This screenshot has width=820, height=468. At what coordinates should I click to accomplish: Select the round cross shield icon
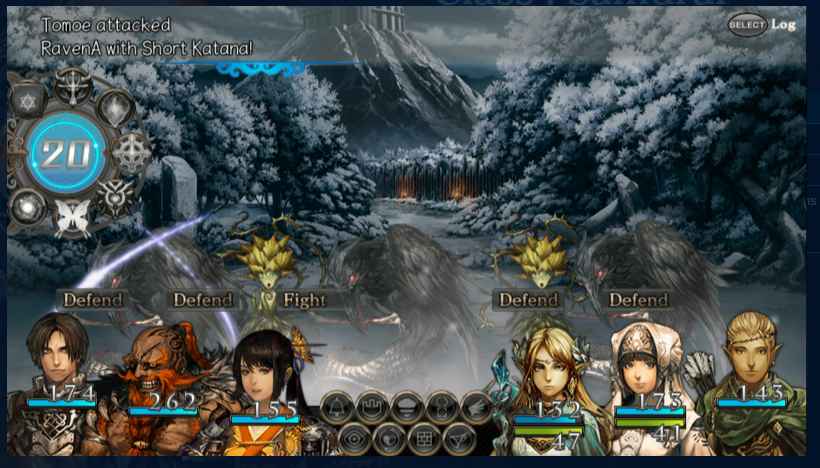click(131, 152)
